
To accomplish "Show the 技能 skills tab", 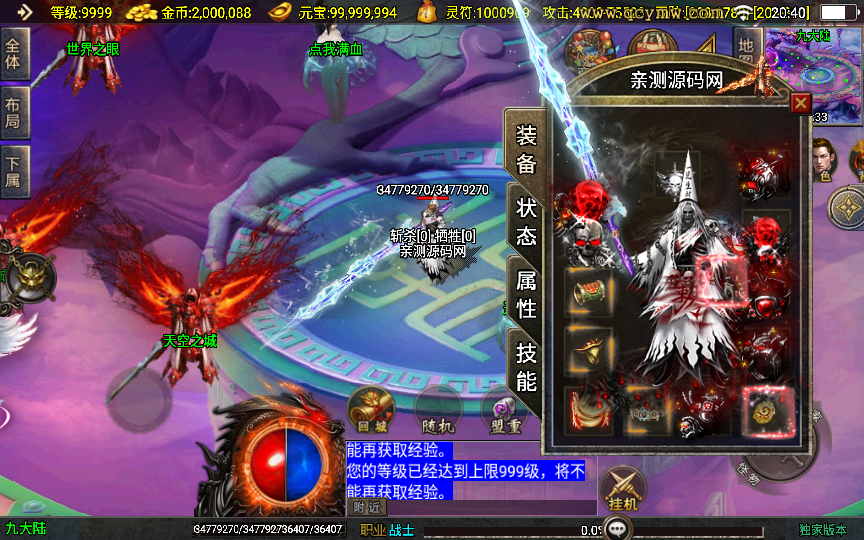I will pos(526,366).
